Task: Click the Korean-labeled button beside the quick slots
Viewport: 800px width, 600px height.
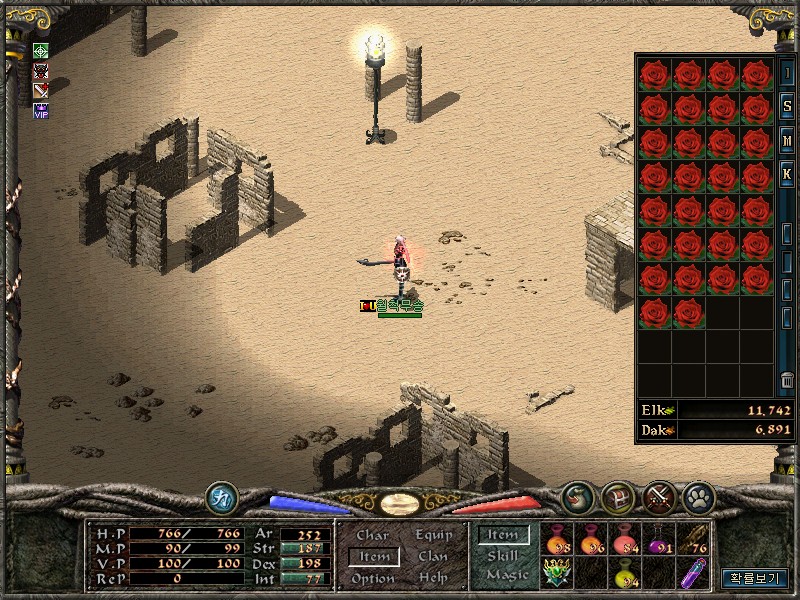Action: coord(755,578)
